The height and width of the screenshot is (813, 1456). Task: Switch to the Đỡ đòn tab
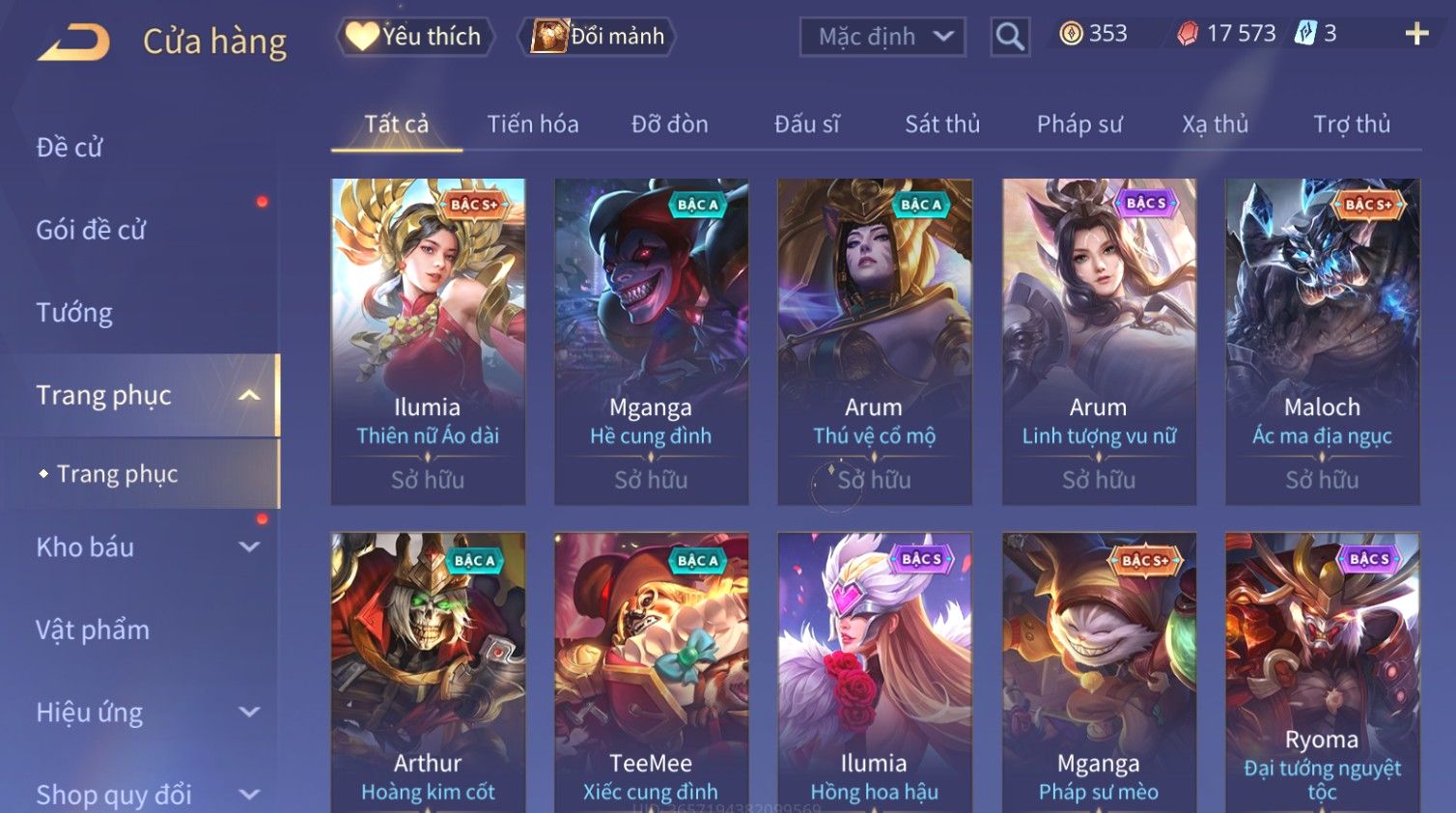670,125
